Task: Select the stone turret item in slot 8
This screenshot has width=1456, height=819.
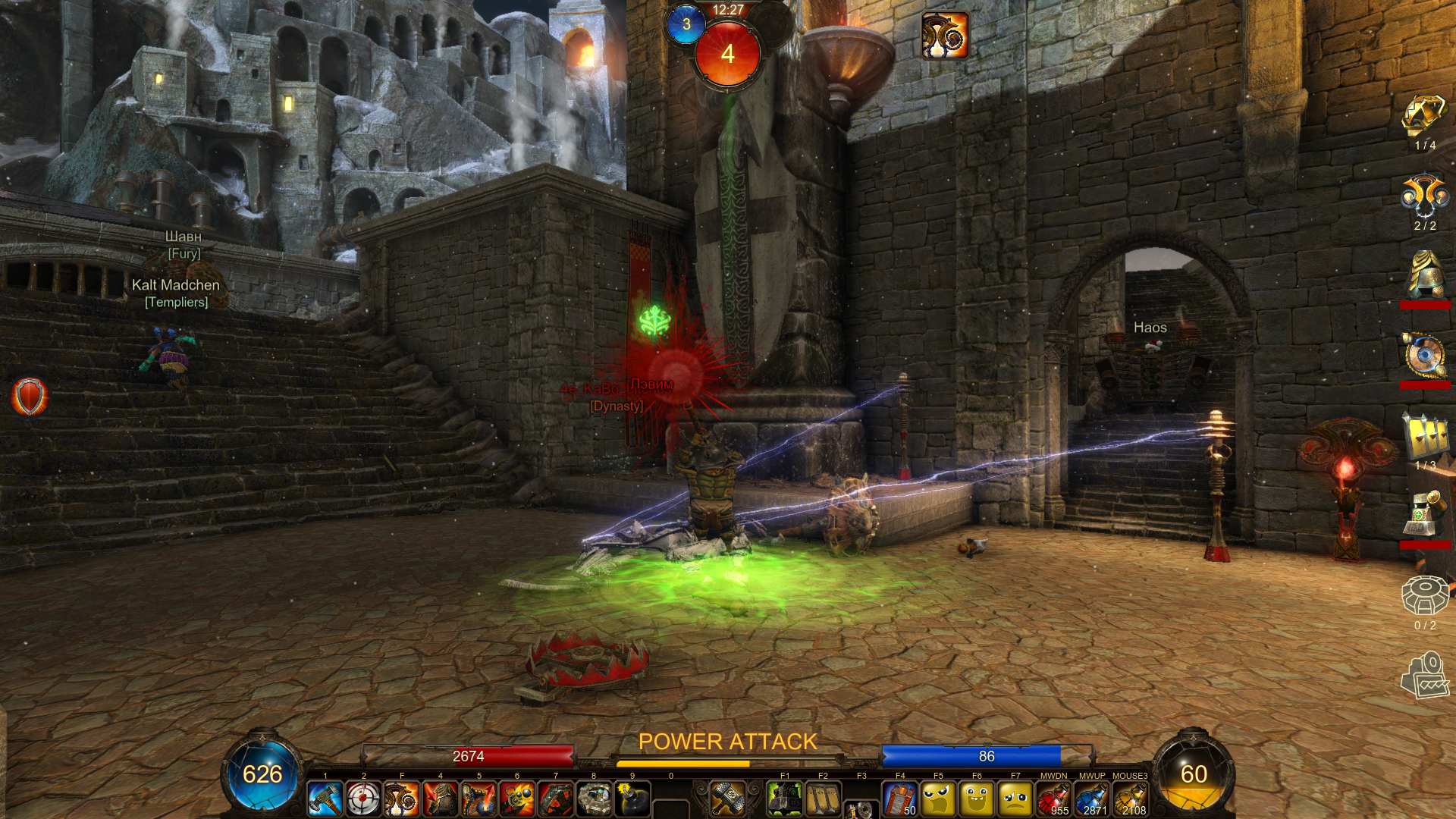Action: click(594, 799)
